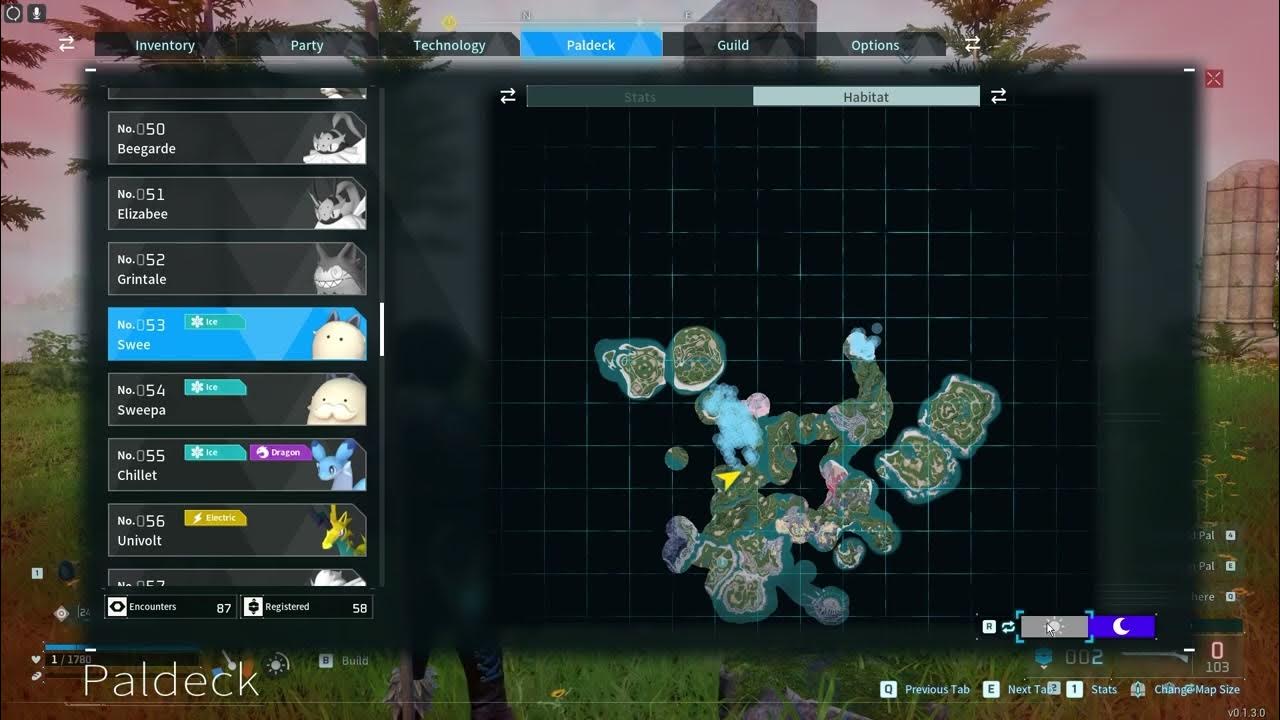Toggle Change Map Size option
Screen dimensions: 1280x720
point(1196,689)
